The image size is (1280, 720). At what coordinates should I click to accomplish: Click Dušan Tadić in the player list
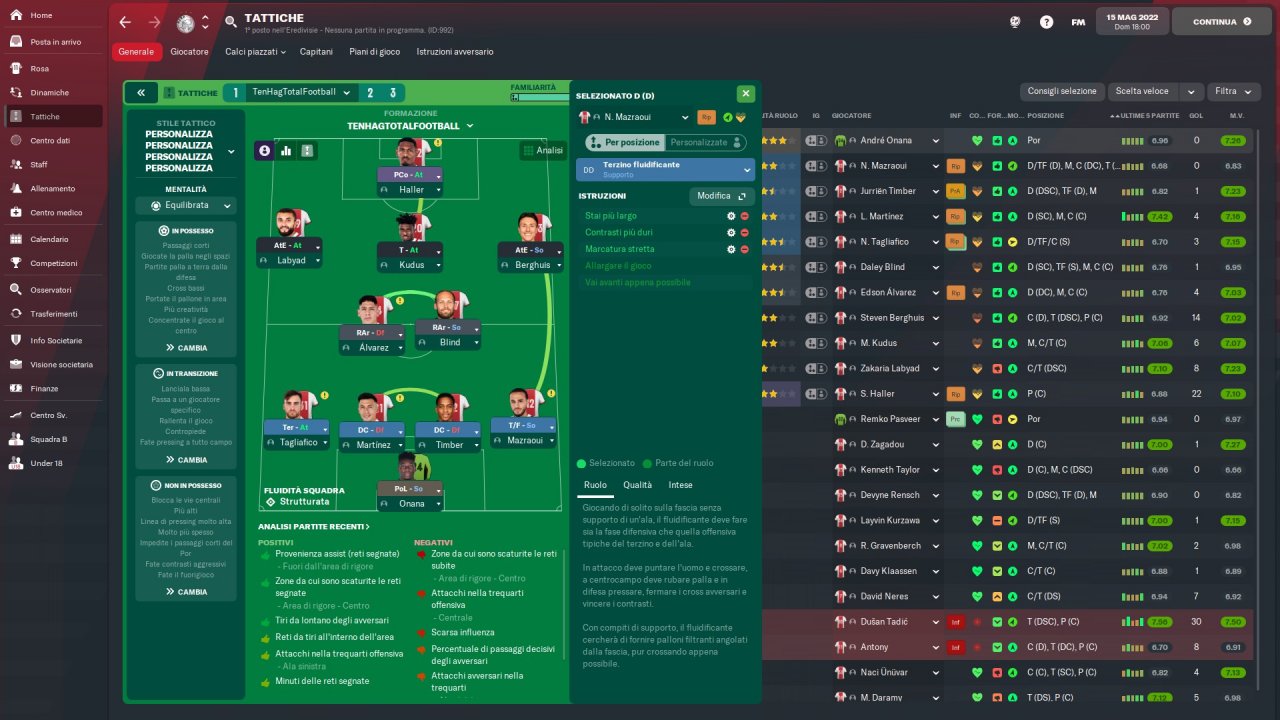884,622
